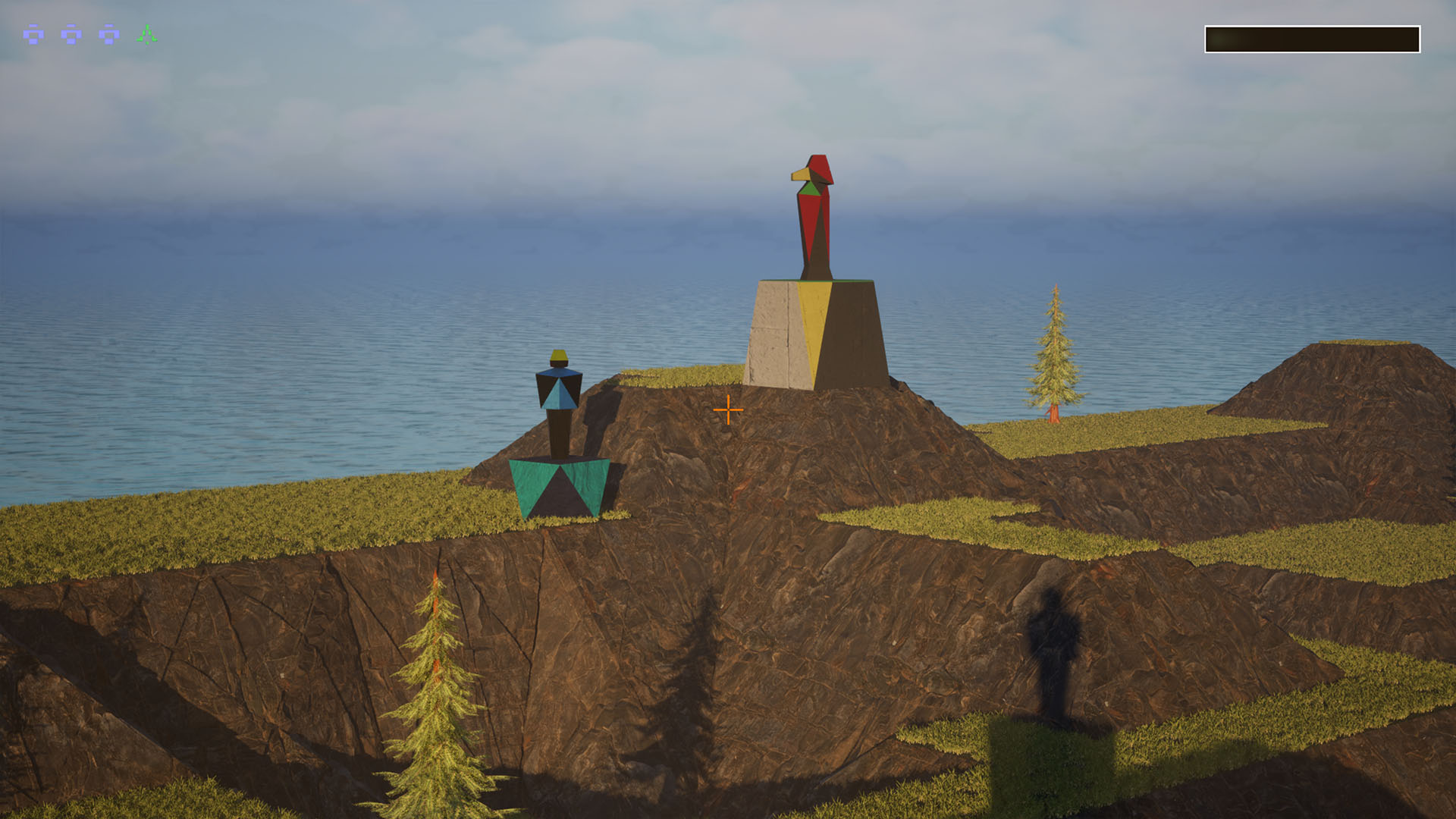Toggle the middle gem status indicator
Screen dimensions: 1456x819
tap(72, 36)
